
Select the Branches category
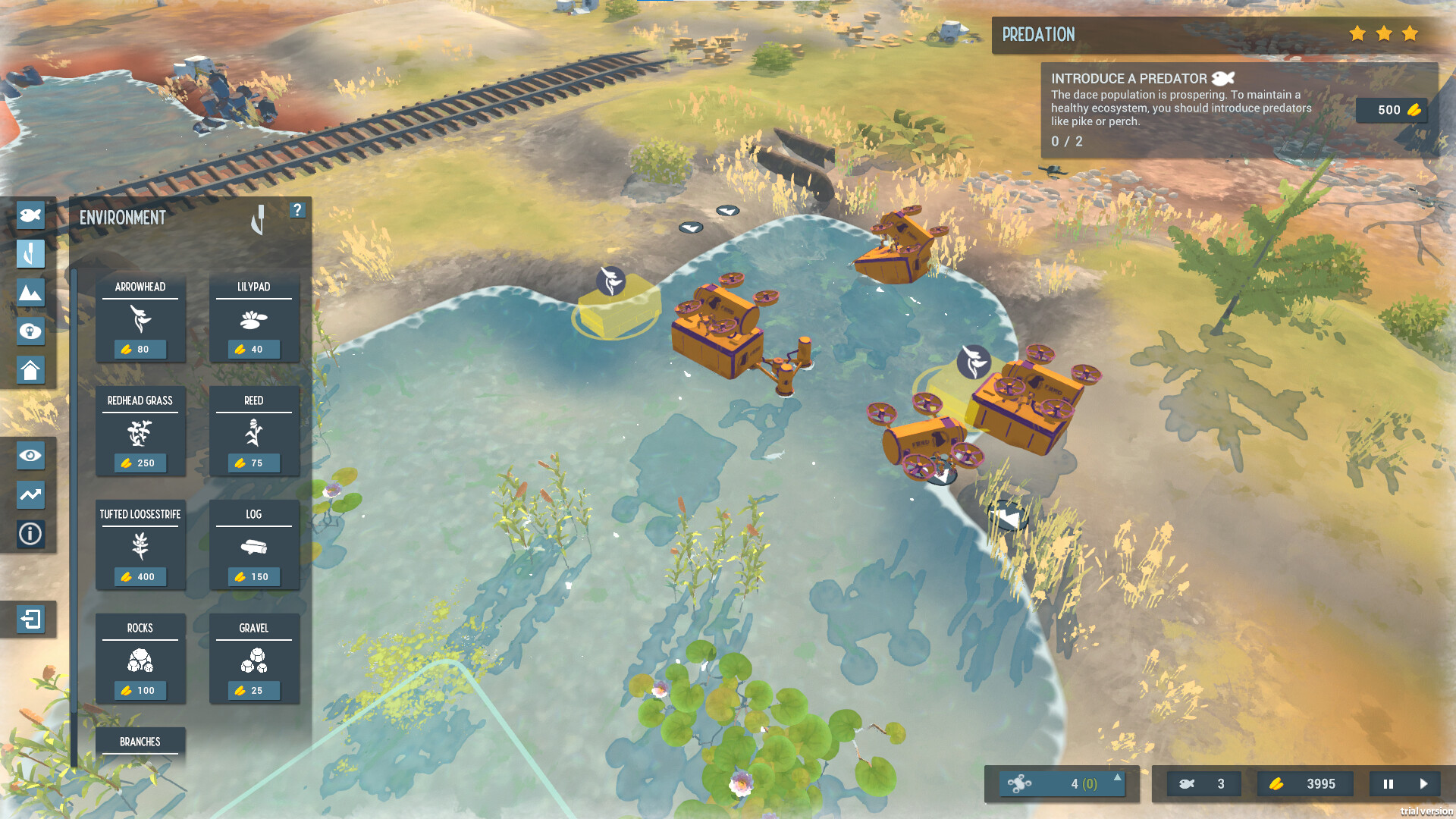140,742
